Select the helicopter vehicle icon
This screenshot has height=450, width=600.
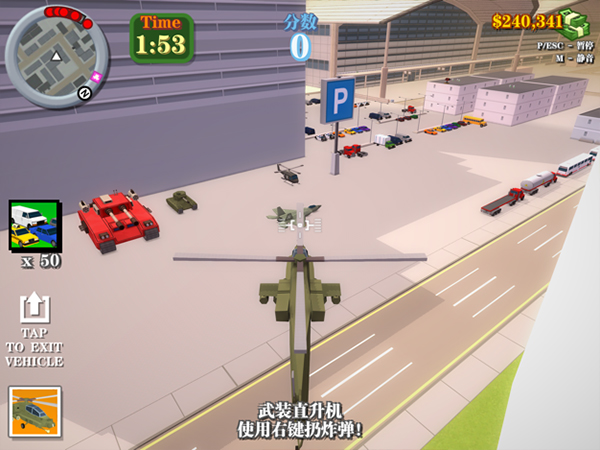(34, 411)
